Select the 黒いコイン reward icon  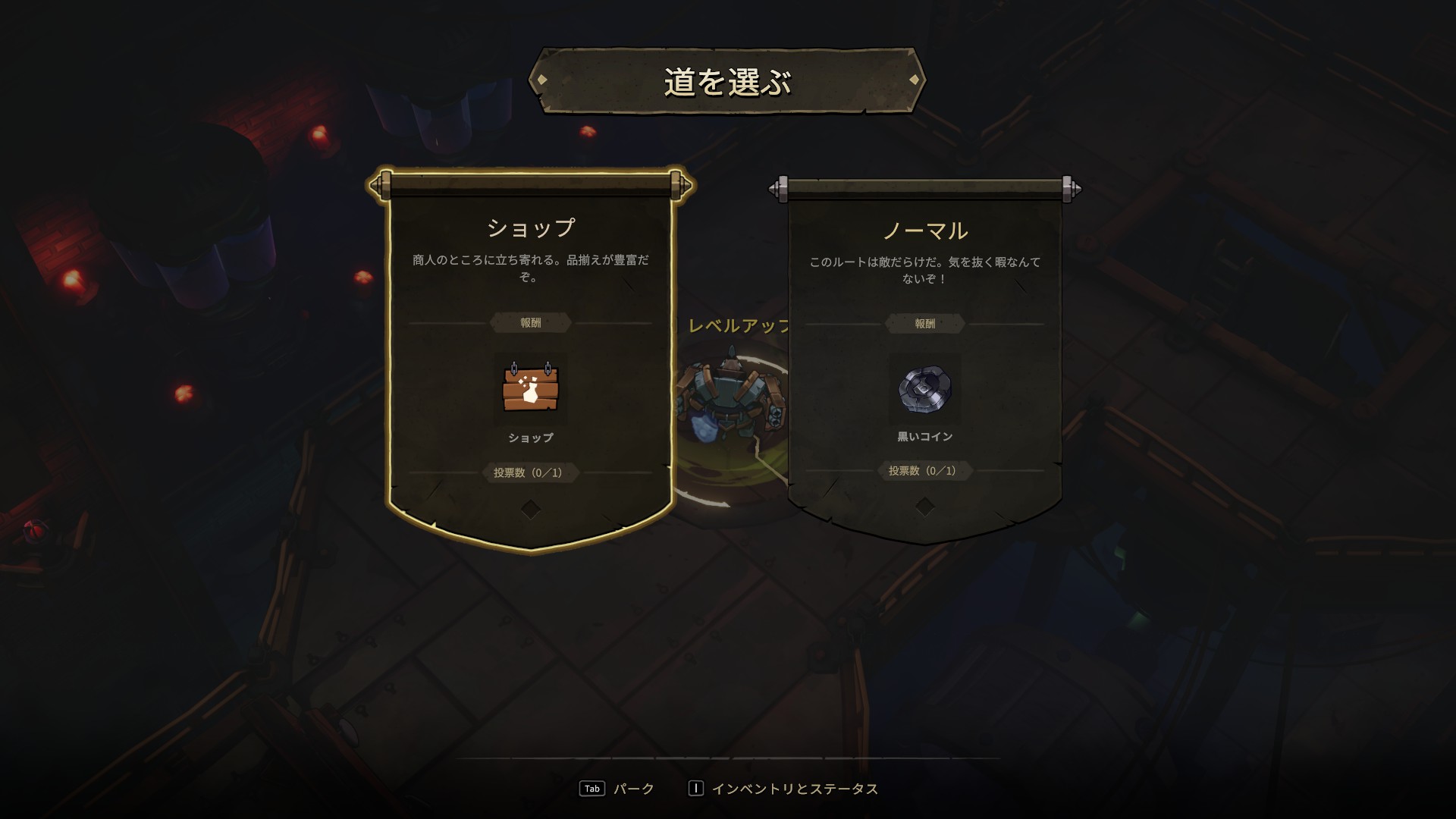[x=924, y=388]
